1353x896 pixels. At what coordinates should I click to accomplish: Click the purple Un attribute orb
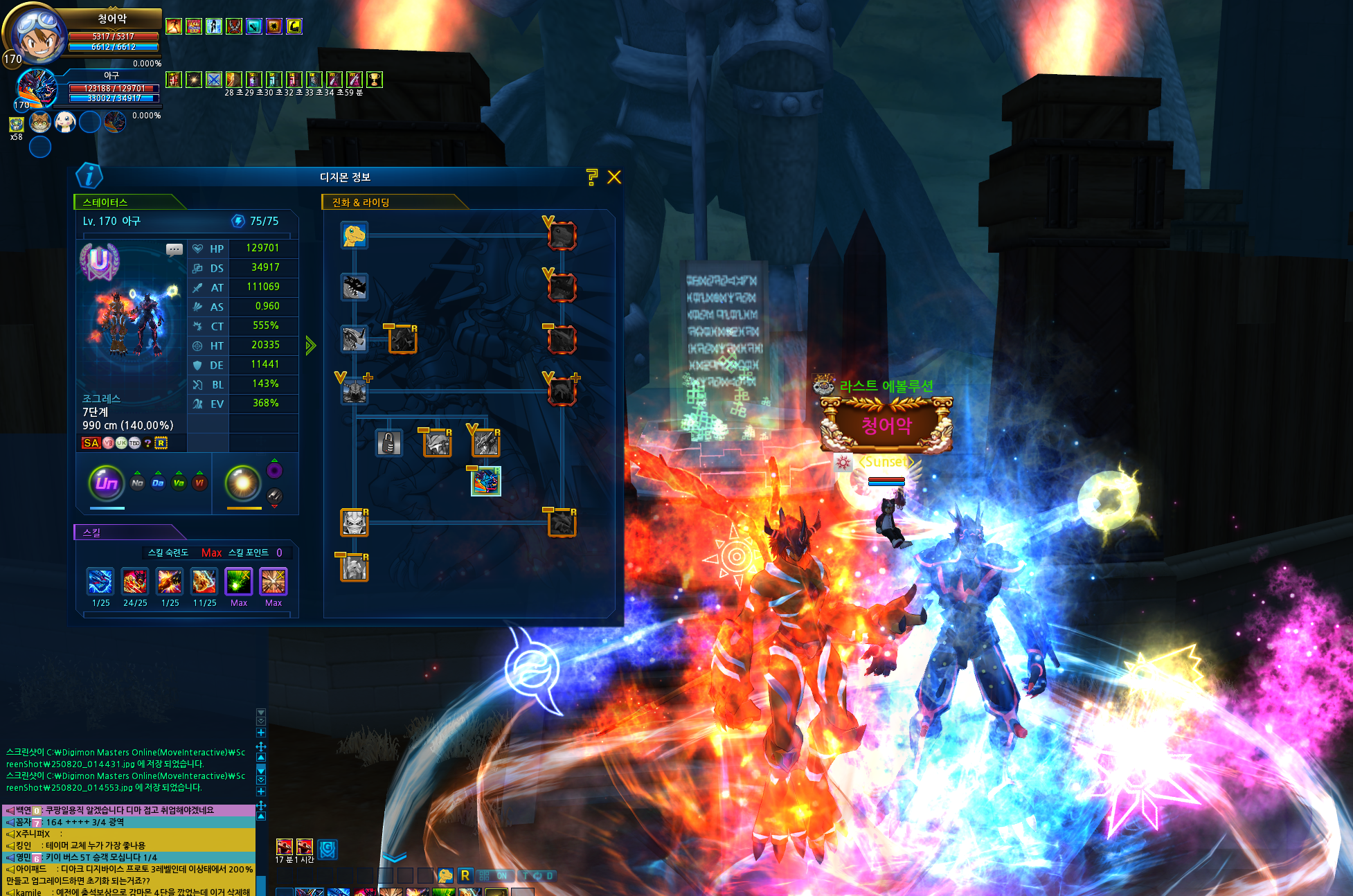coord(107,483)
